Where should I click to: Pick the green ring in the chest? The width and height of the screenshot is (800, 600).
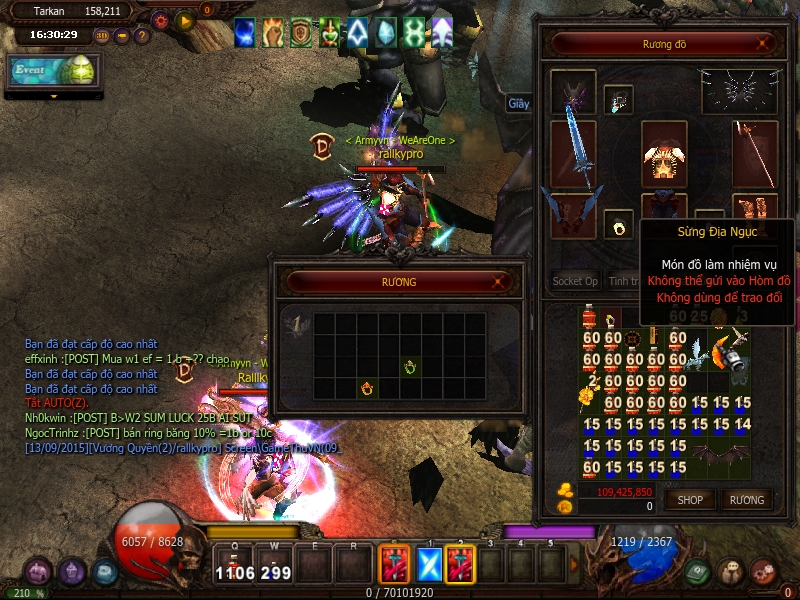tap(409, 368)
